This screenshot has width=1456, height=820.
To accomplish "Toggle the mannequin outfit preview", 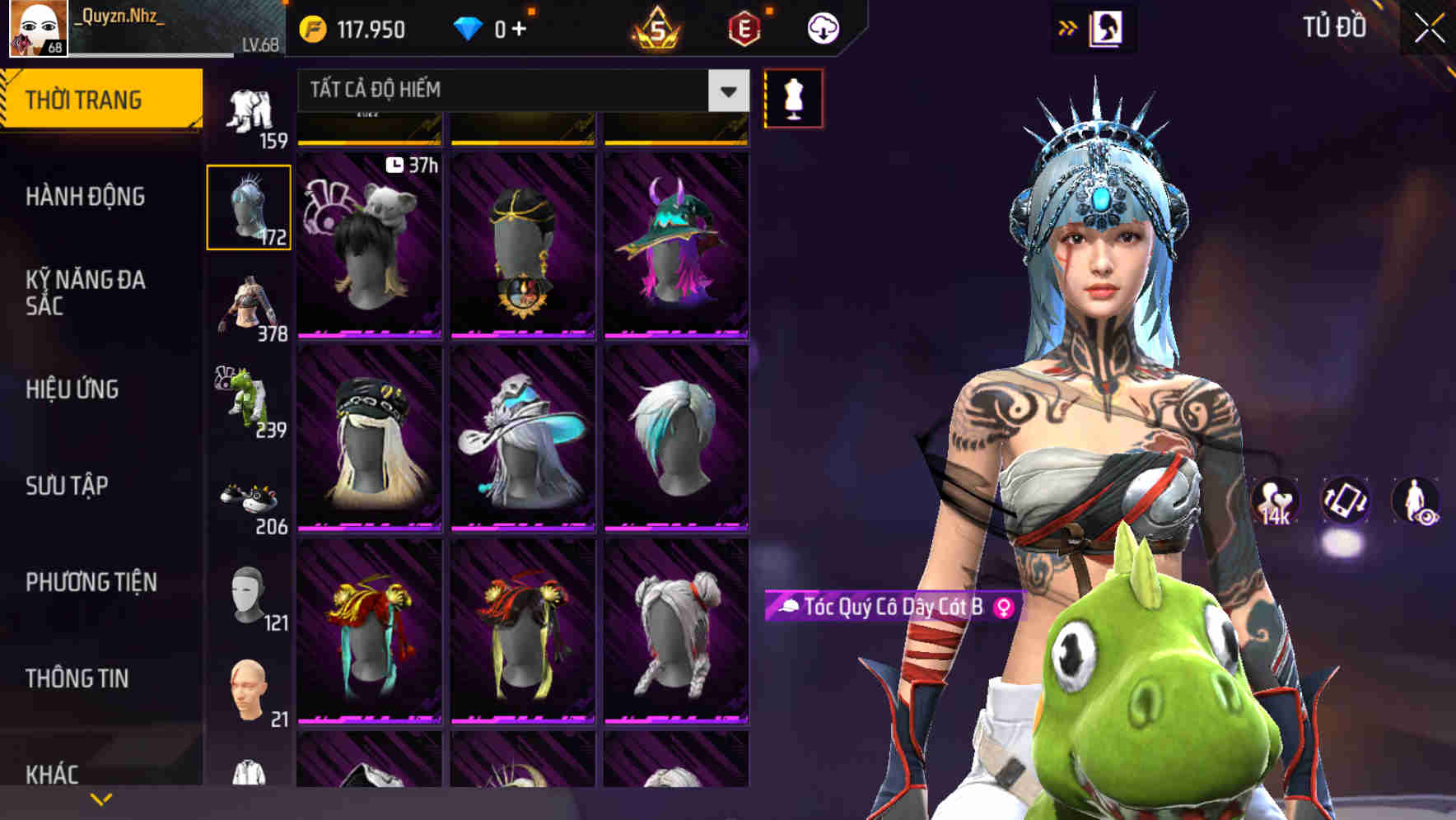I will pos(795,98).
